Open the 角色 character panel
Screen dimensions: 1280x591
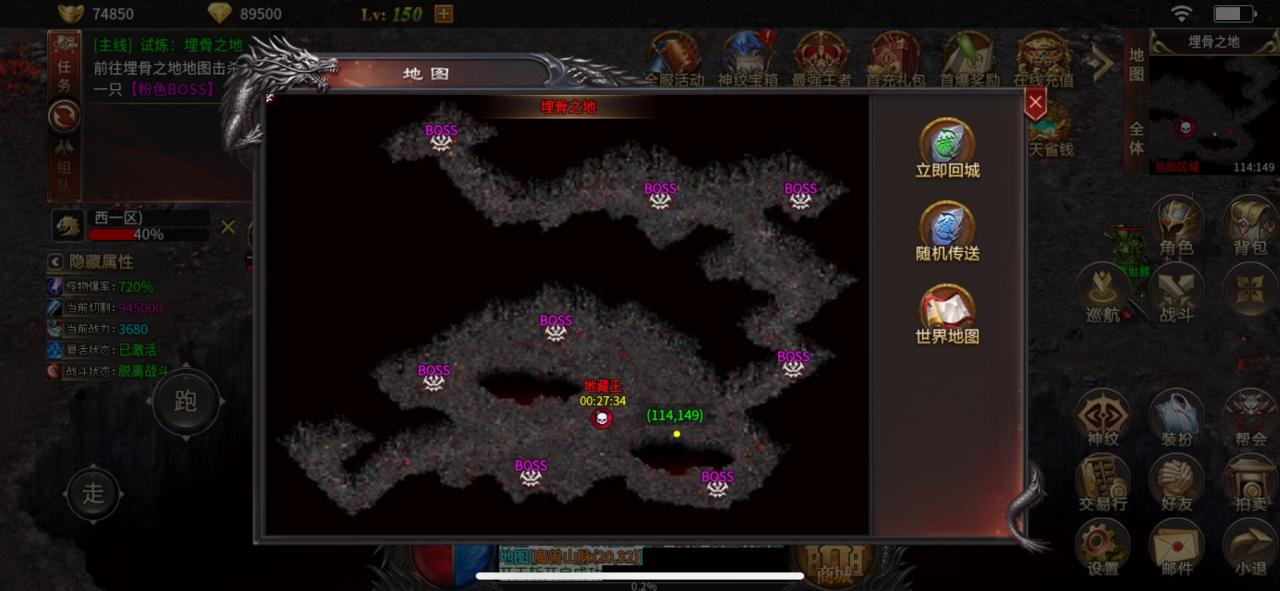click(x=1176, y=225)
